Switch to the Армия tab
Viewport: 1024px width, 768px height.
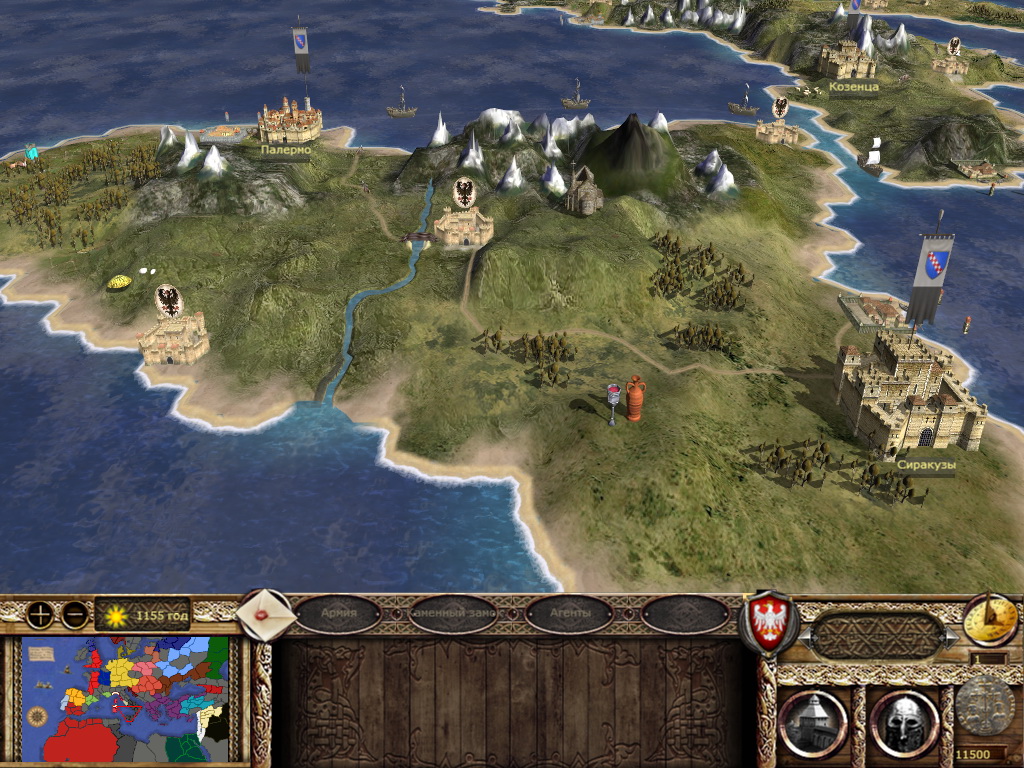tap(338, 613)
